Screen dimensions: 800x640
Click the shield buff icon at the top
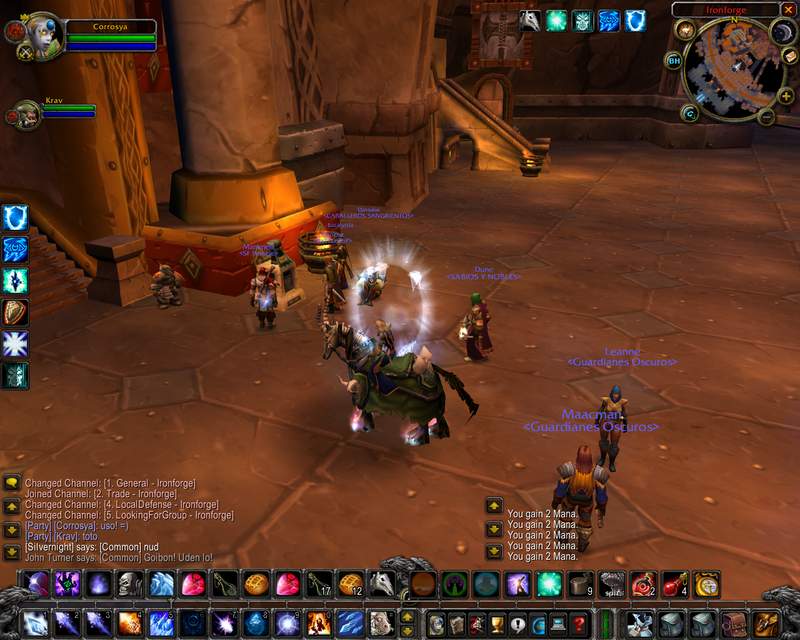coord(635,21)
